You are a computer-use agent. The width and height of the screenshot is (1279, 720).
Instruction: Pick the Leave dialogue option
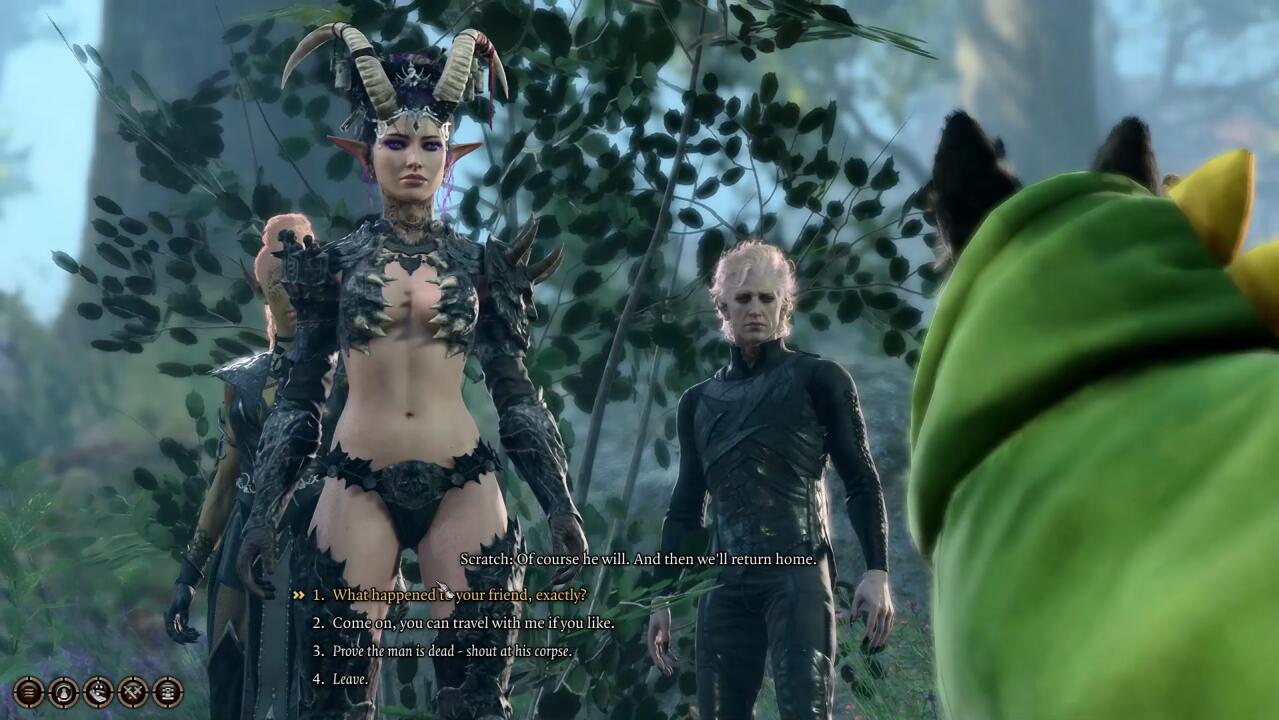(x=350, y=679)
